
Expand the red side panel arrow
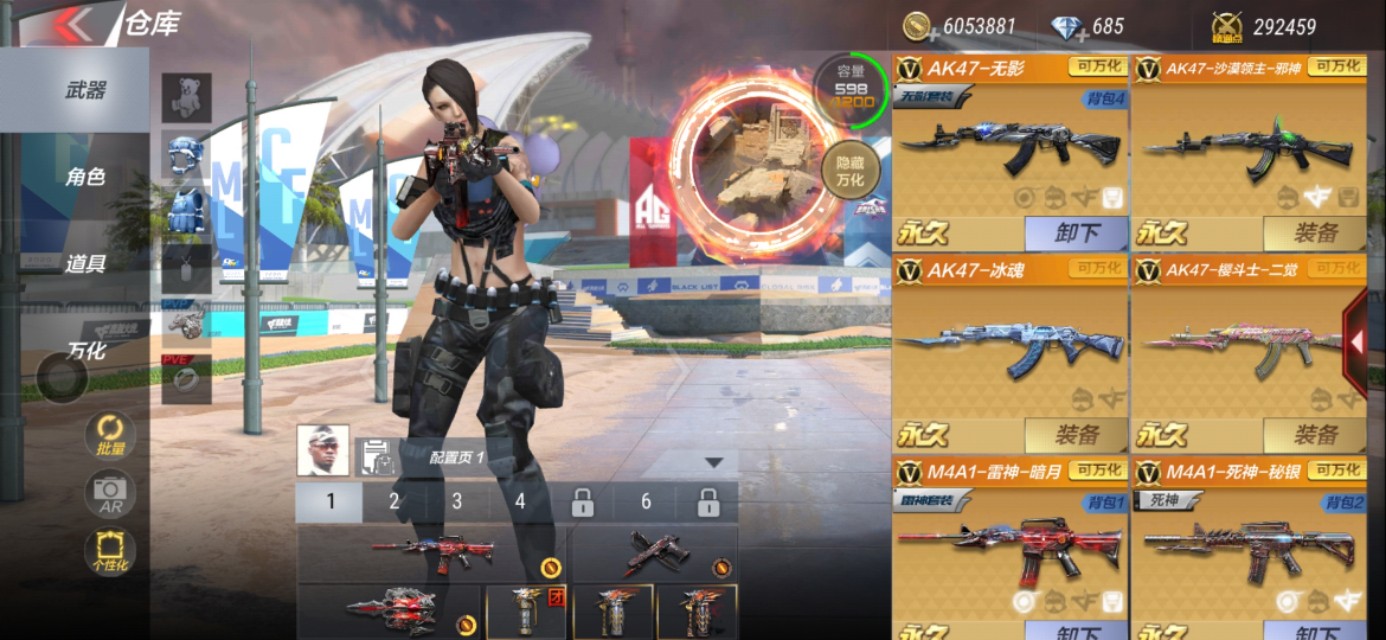1357,342
